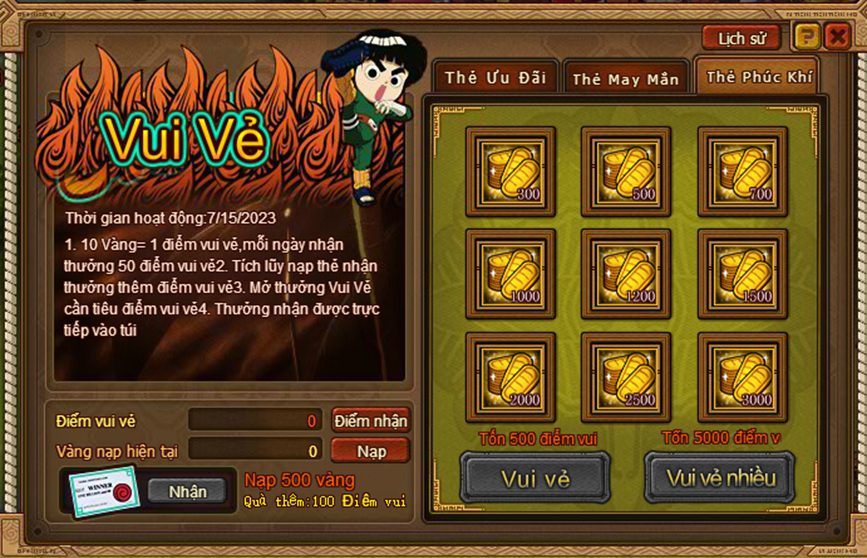Click the Vui vẻ draw button

tap(535, 478)
